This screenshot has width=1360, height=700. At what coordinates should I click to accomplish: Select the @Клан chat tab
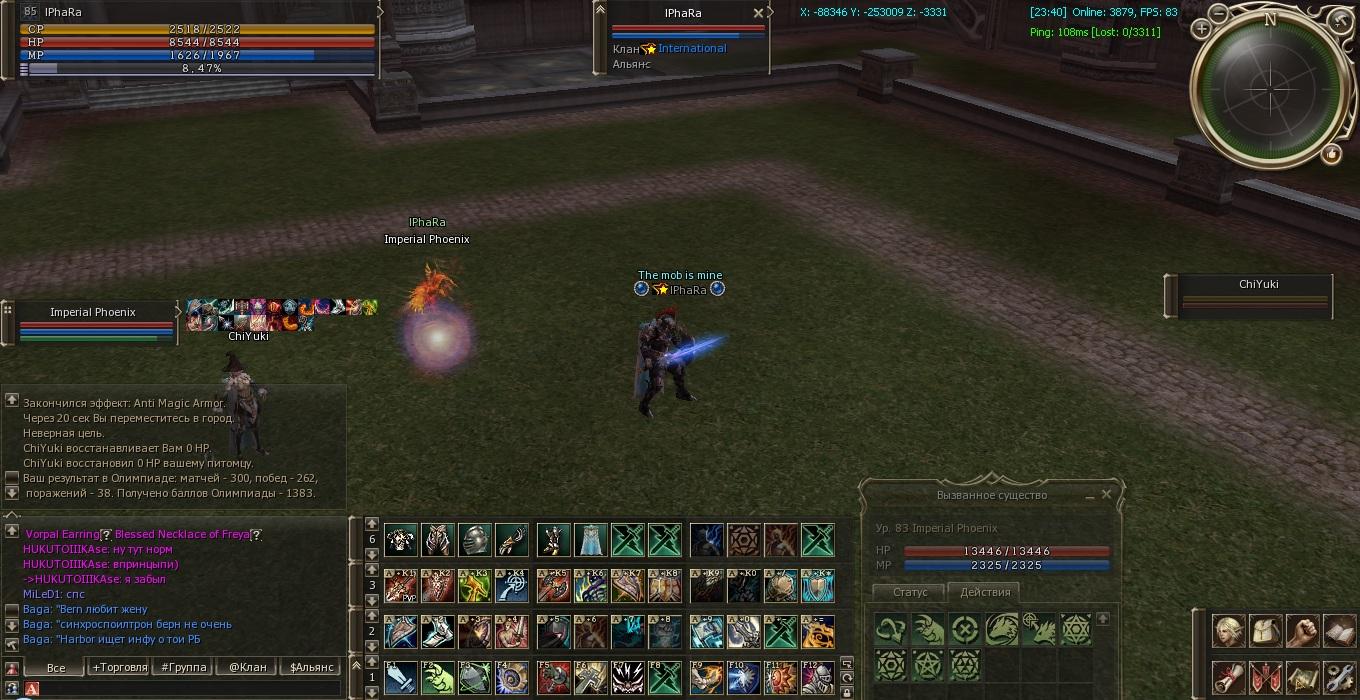point(247,667)
